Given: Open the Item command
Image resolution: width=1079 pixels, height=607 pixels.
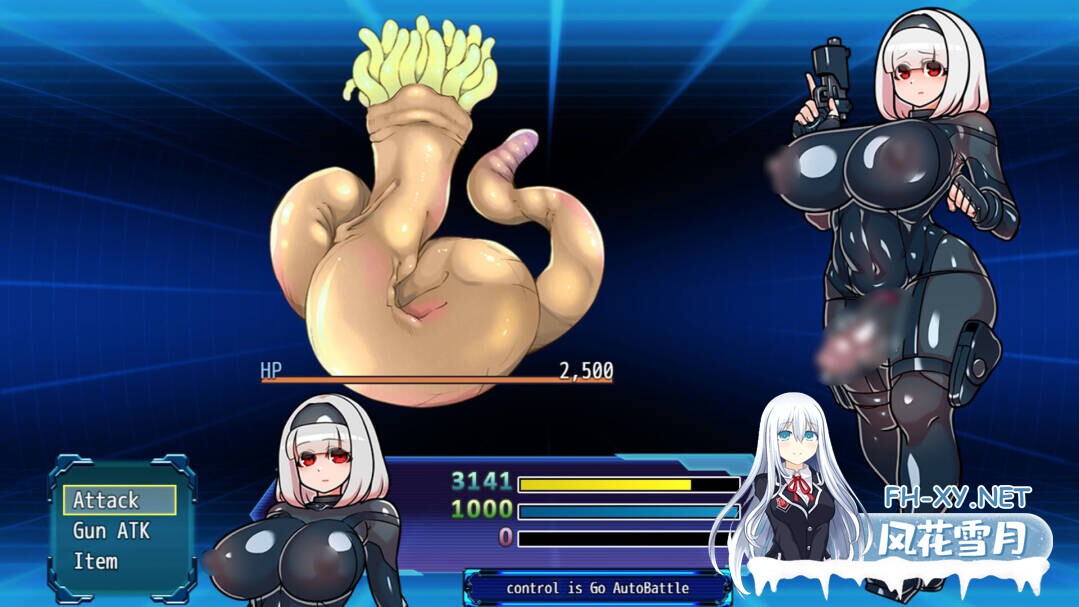Looking at the screenshot, I should click(x=96, y=561).
